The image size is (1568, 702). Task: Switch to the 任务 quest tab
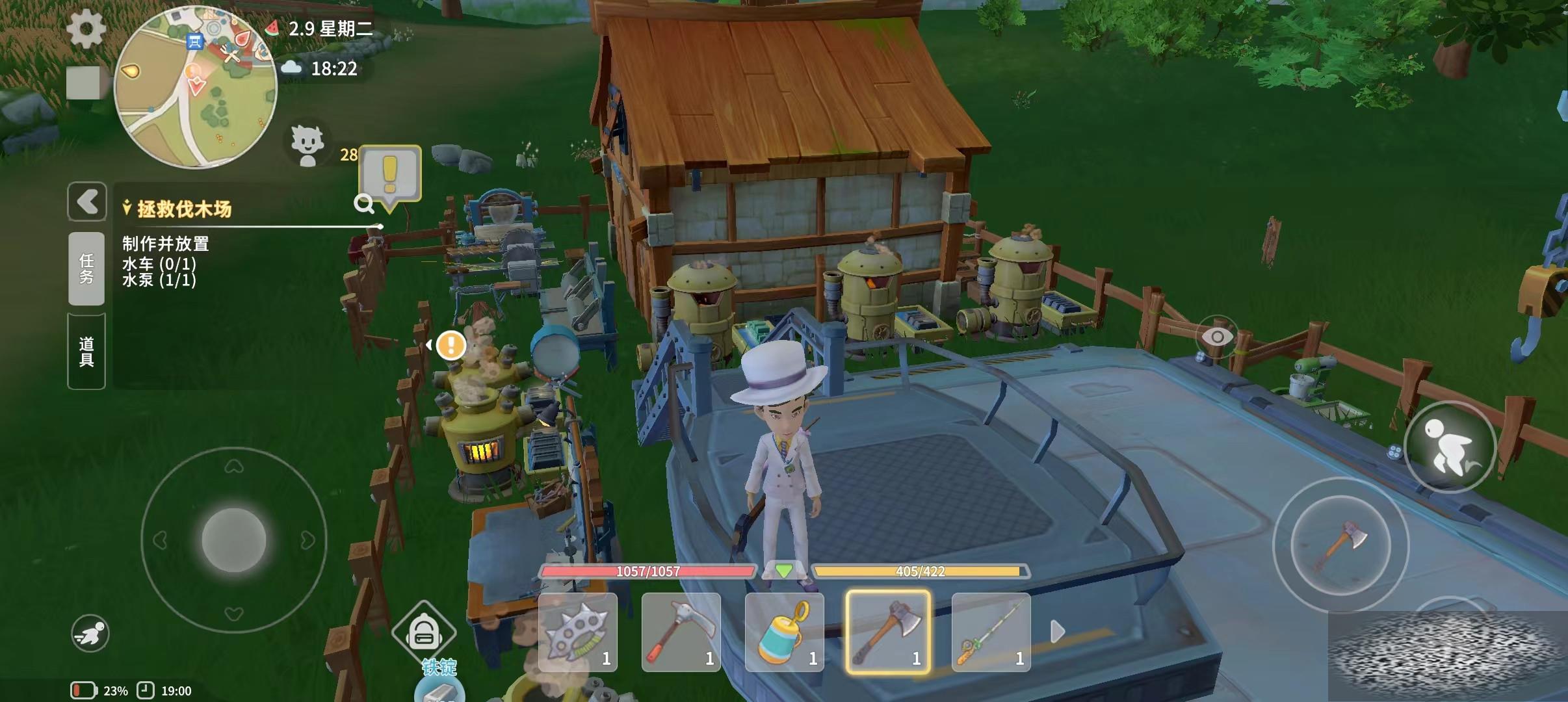tap(86, 268)
